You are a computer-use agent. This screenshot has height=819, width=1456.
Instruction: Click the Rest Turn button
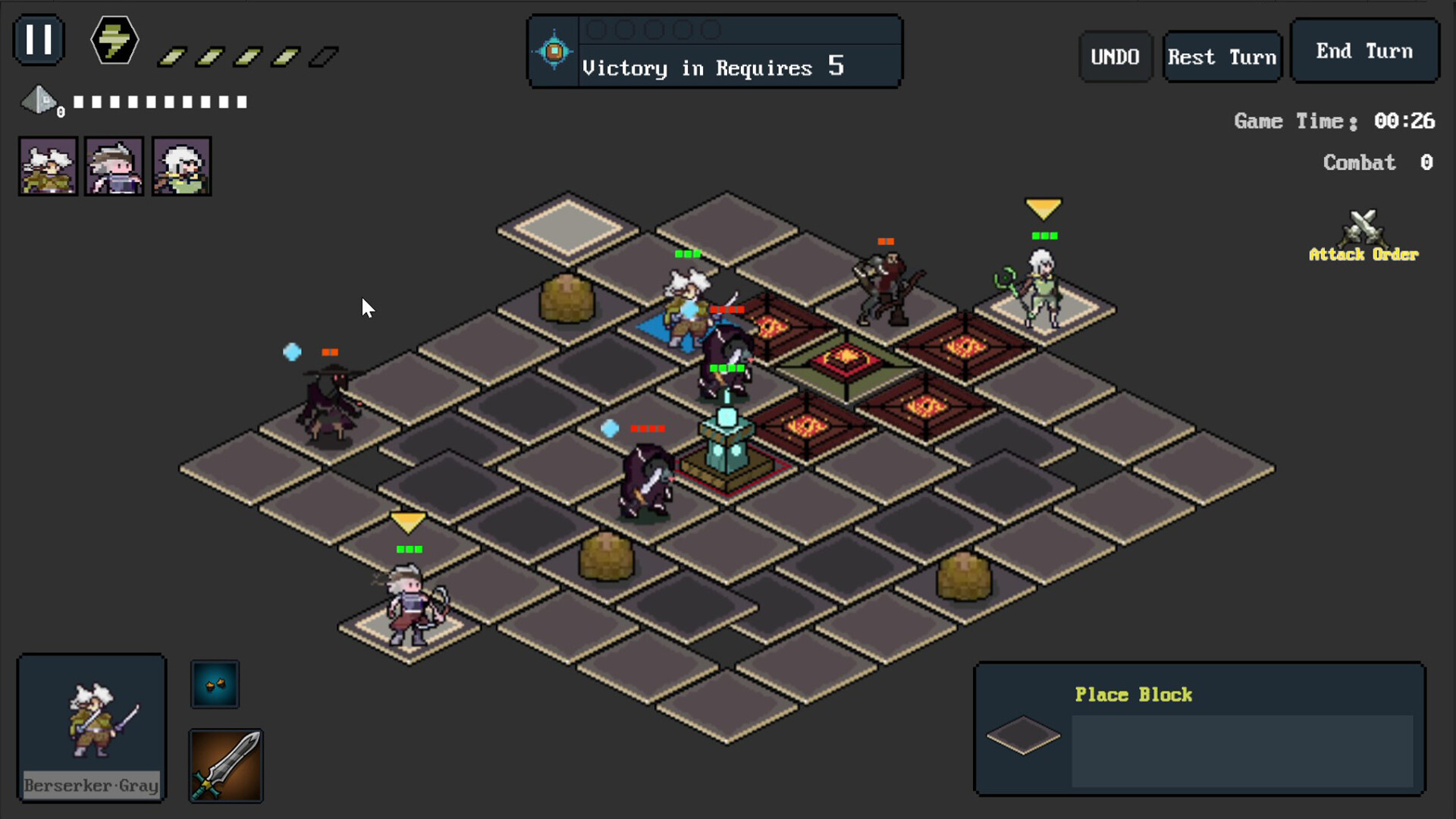pos(1222,56)
